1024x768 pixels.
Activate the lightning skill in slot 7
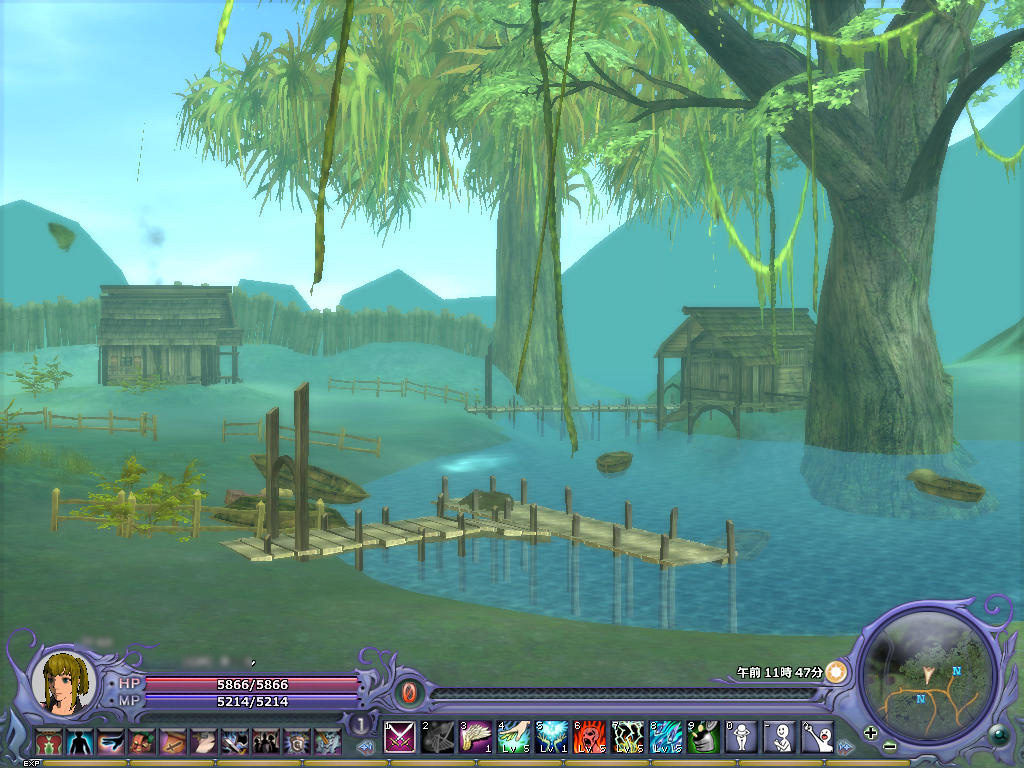coord(627,737)
